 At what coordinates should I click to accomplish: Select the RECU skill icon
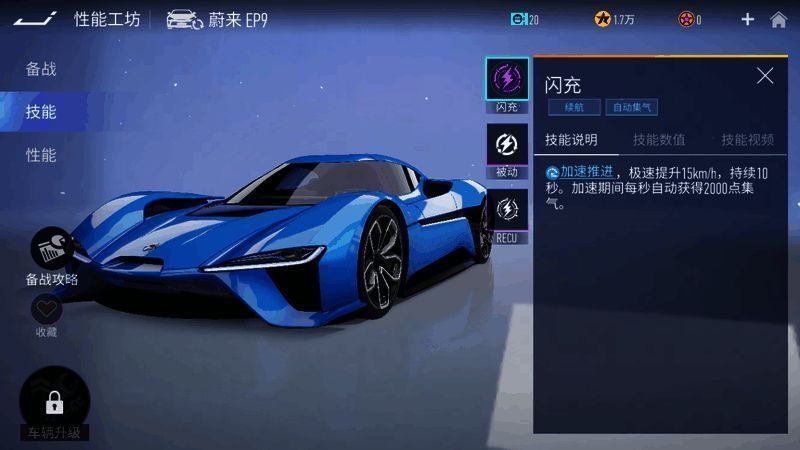507,211
